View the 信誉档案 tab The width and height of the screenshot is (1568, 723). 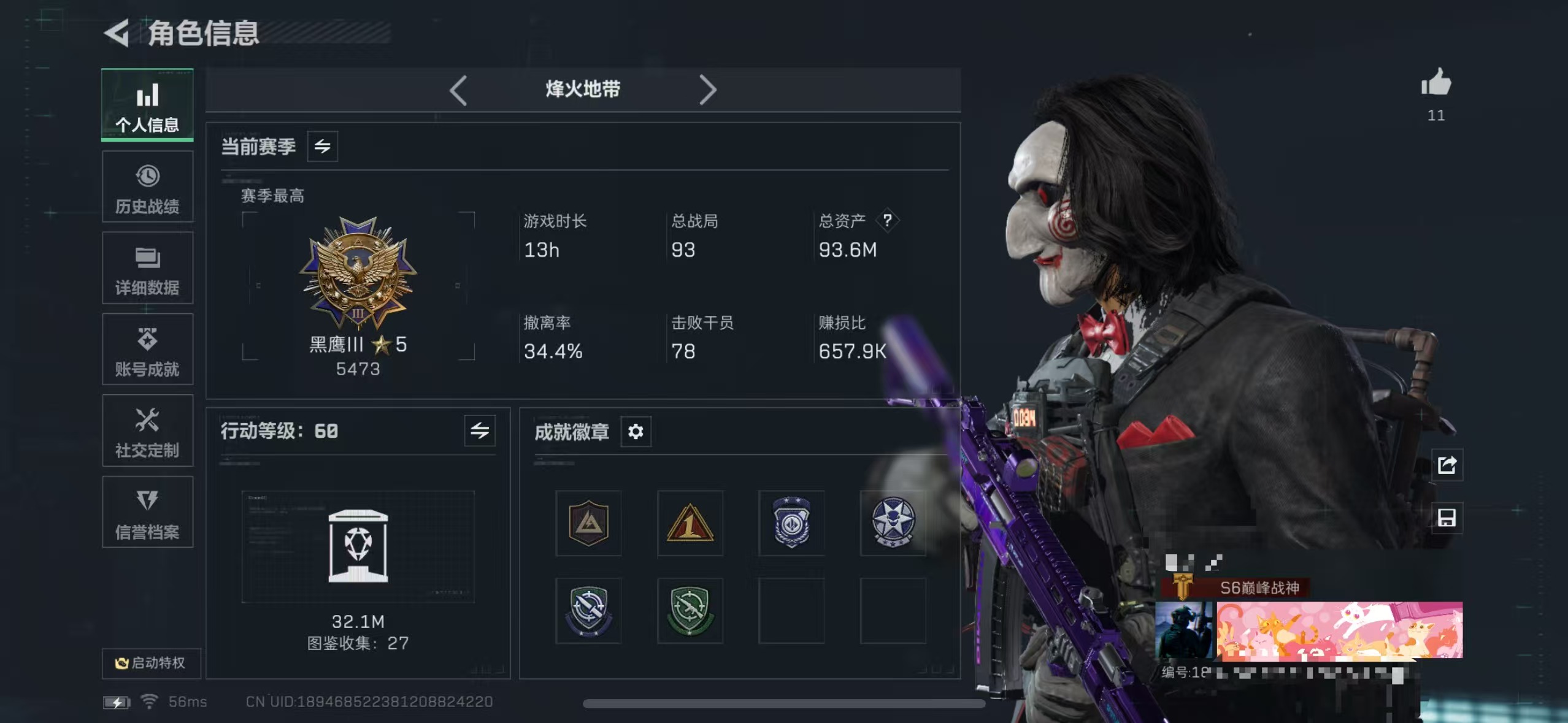[147, 513]
